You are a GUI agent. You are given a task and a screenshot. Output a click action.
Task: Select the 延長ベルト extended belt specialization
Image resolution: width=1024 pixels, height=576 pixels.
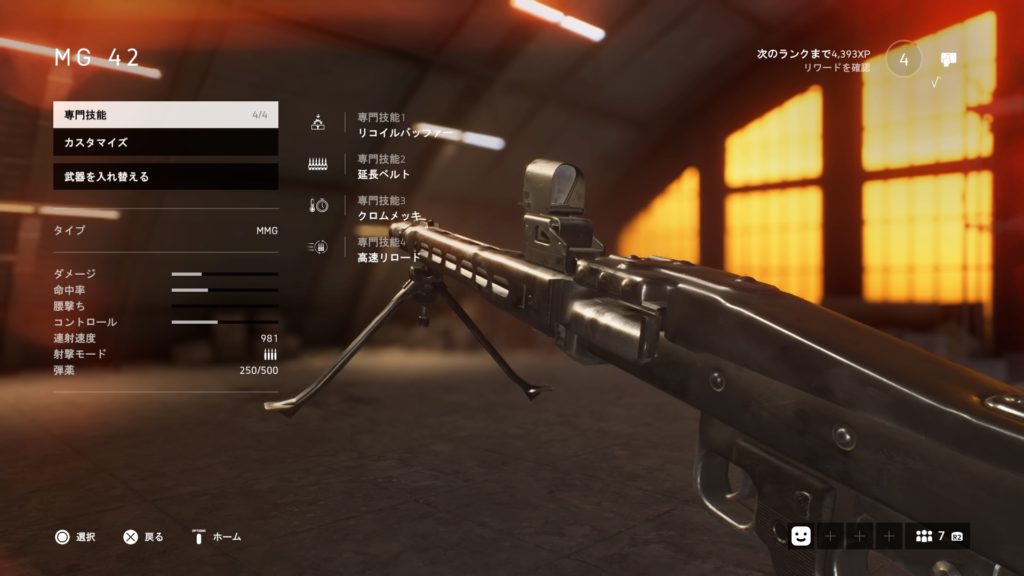(384, 174)
